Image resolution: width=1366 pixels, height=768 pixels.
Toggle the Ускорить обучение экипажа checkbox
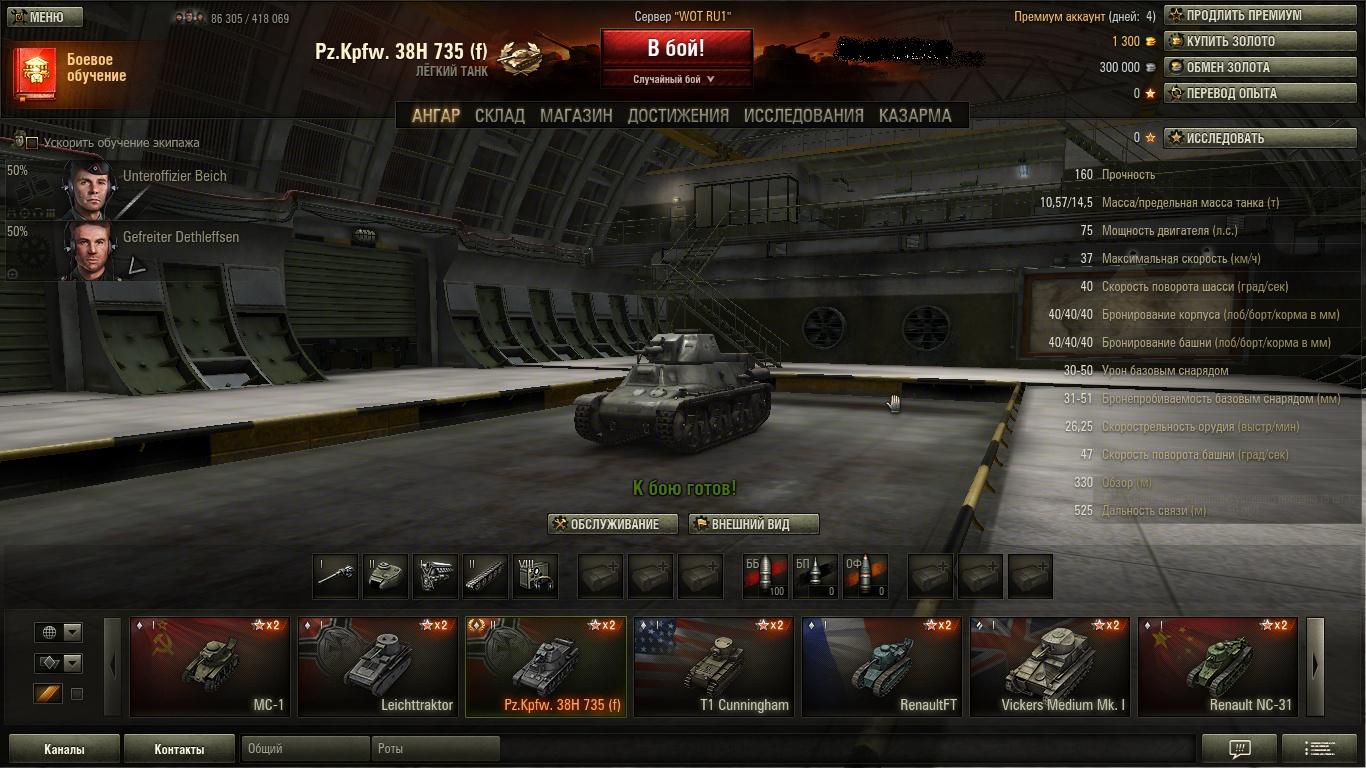click(32, 143)
